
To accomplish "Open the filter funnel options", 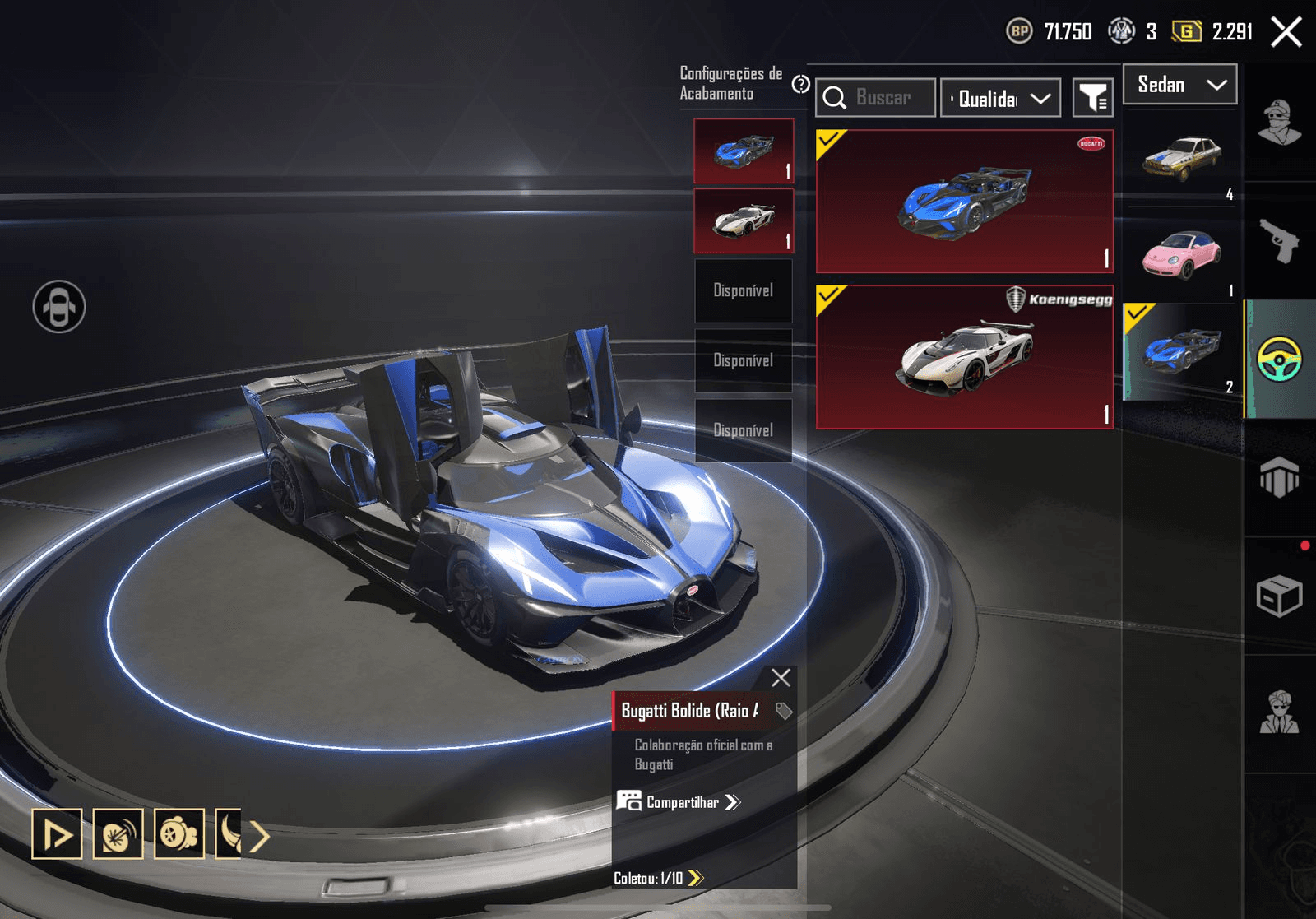I will click(x=1093, y=99).
